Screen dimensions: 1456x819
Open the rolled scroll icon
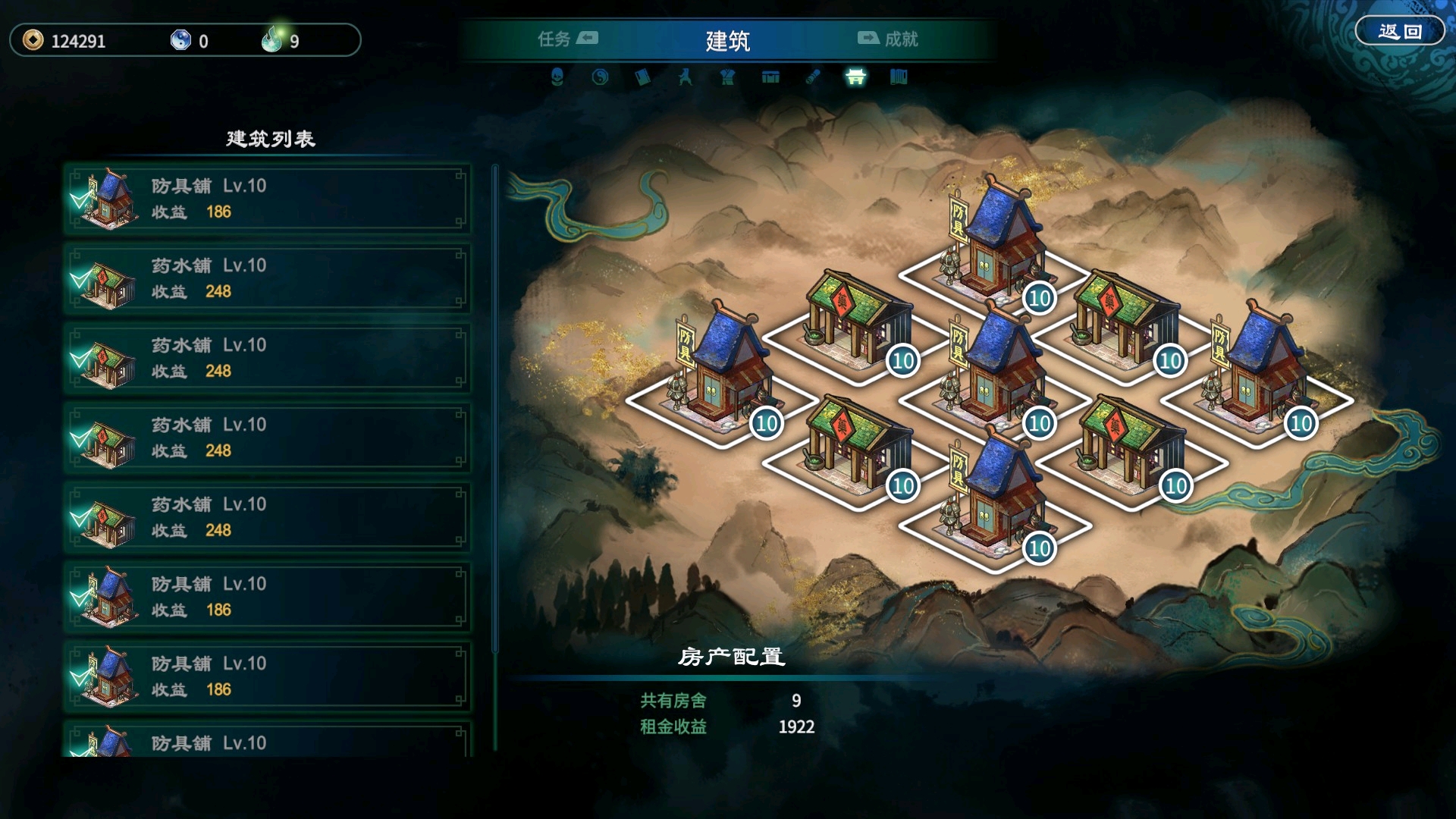click(813, 77)
